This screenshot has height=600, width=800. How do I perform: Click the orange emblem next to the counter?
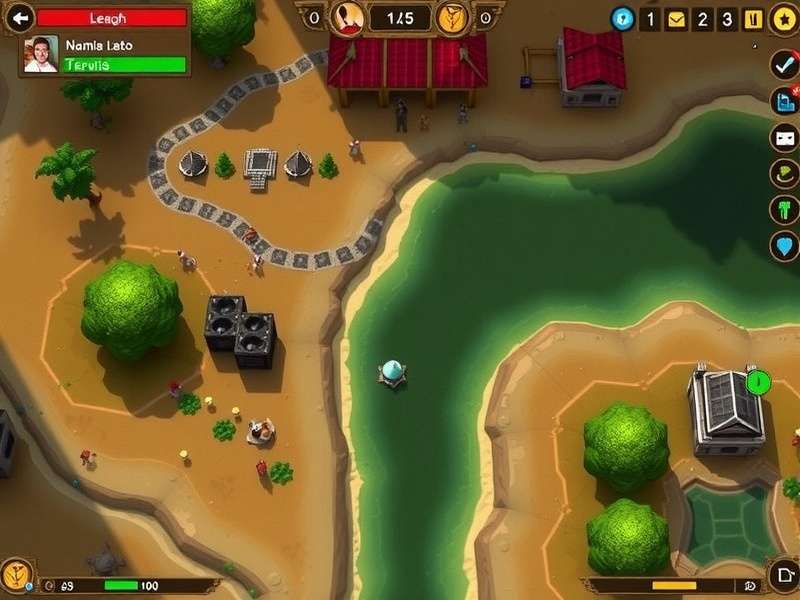(452, 17)
